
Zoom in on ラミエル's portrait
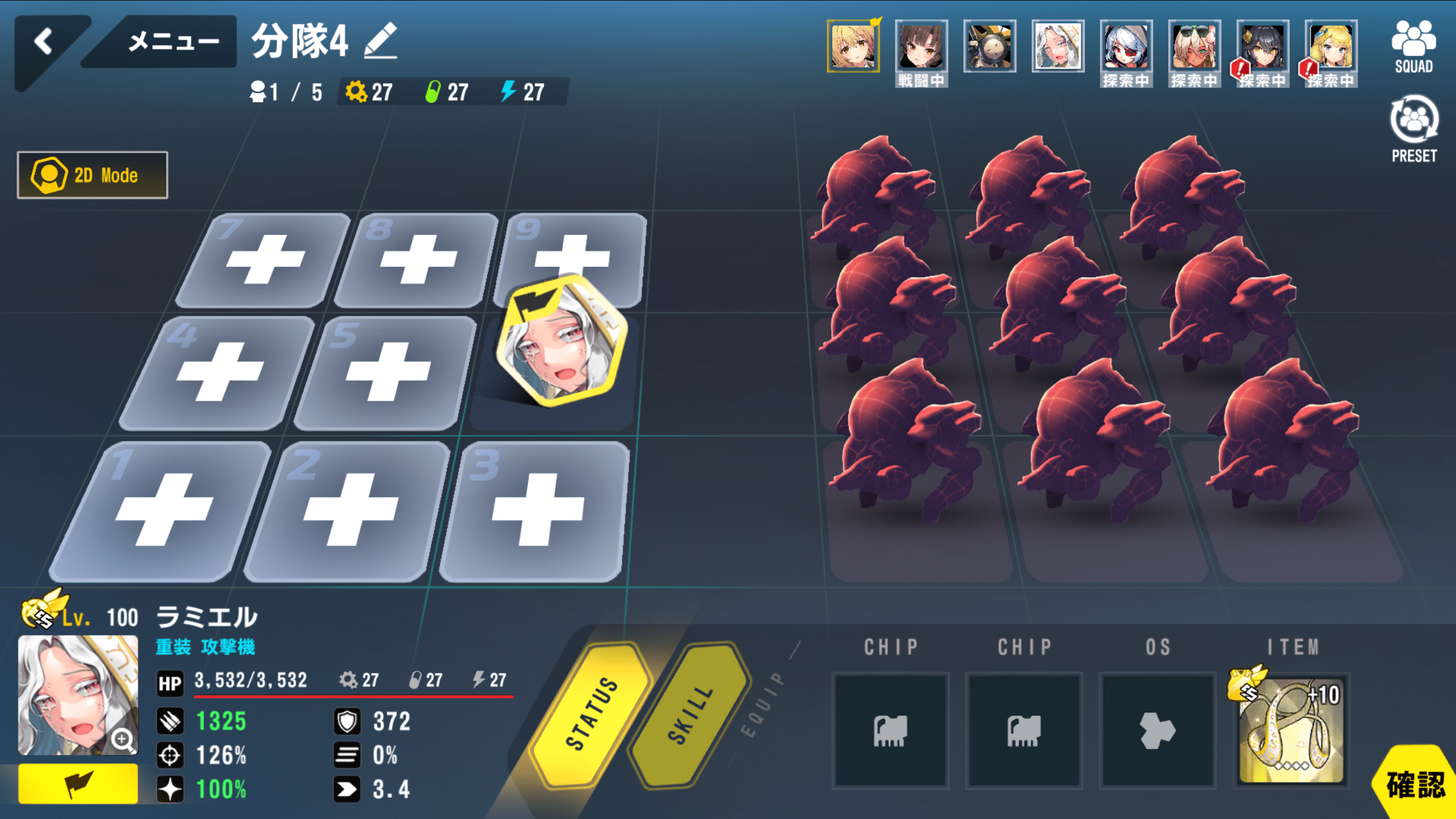tap(123, 739)
